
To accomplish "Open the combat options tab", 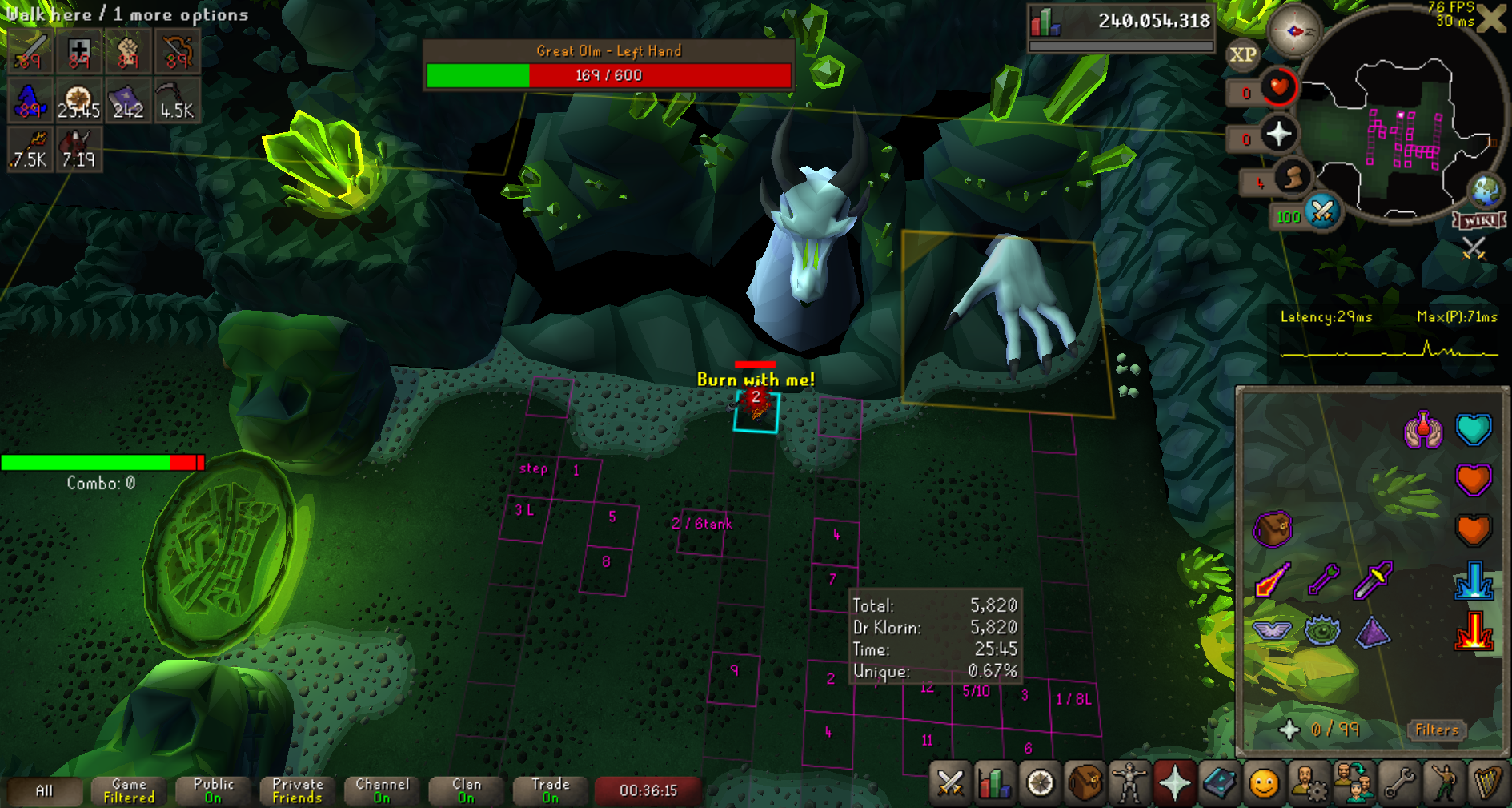I will coord(950,783).
